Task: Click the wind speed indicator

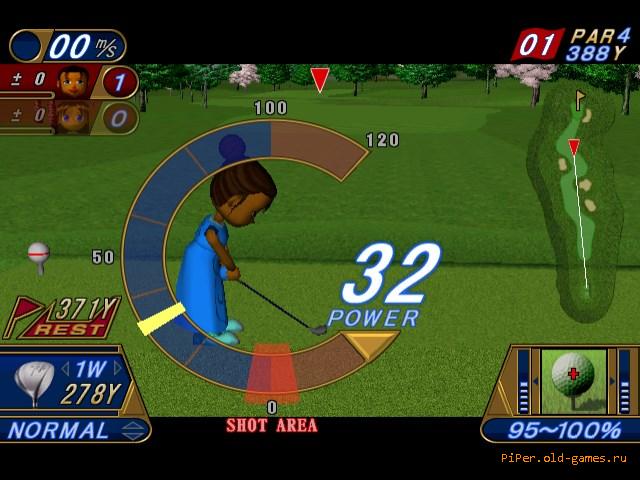Action: pyautogui.click(x=68, y=45)
